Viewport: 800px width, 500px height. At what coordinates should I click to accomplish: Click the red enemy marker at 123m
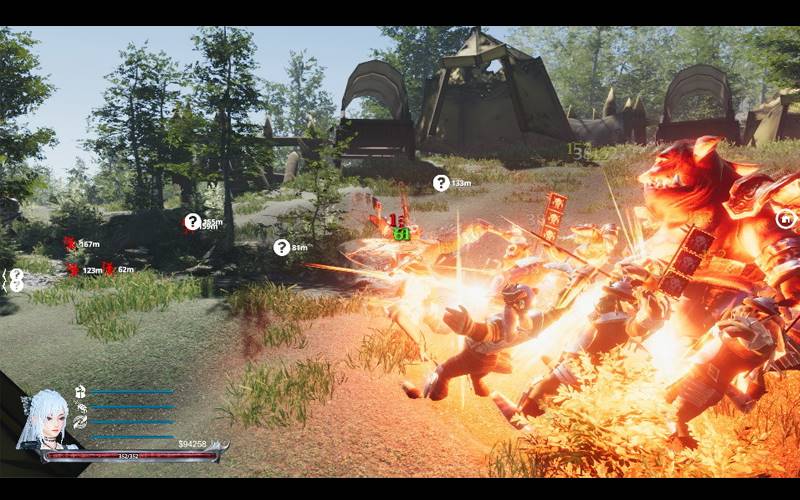(x=73, y=269)
